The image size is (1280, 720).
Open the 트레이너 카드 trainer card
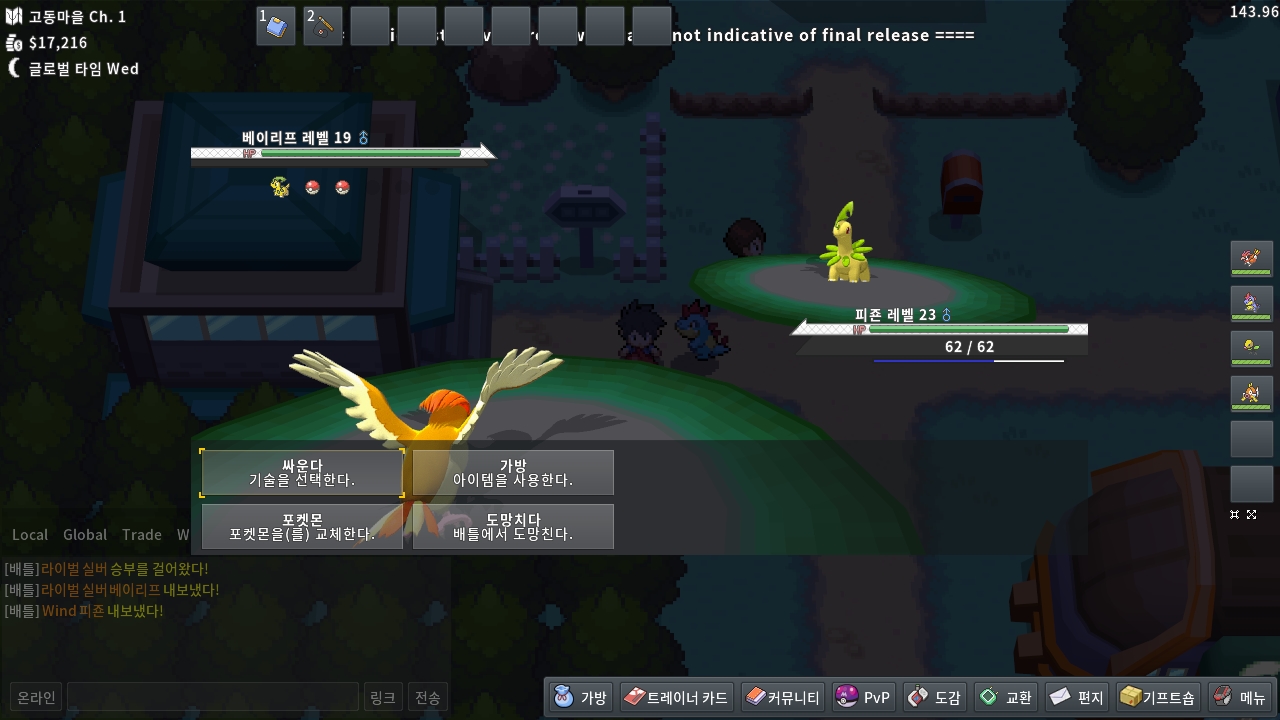676,697
